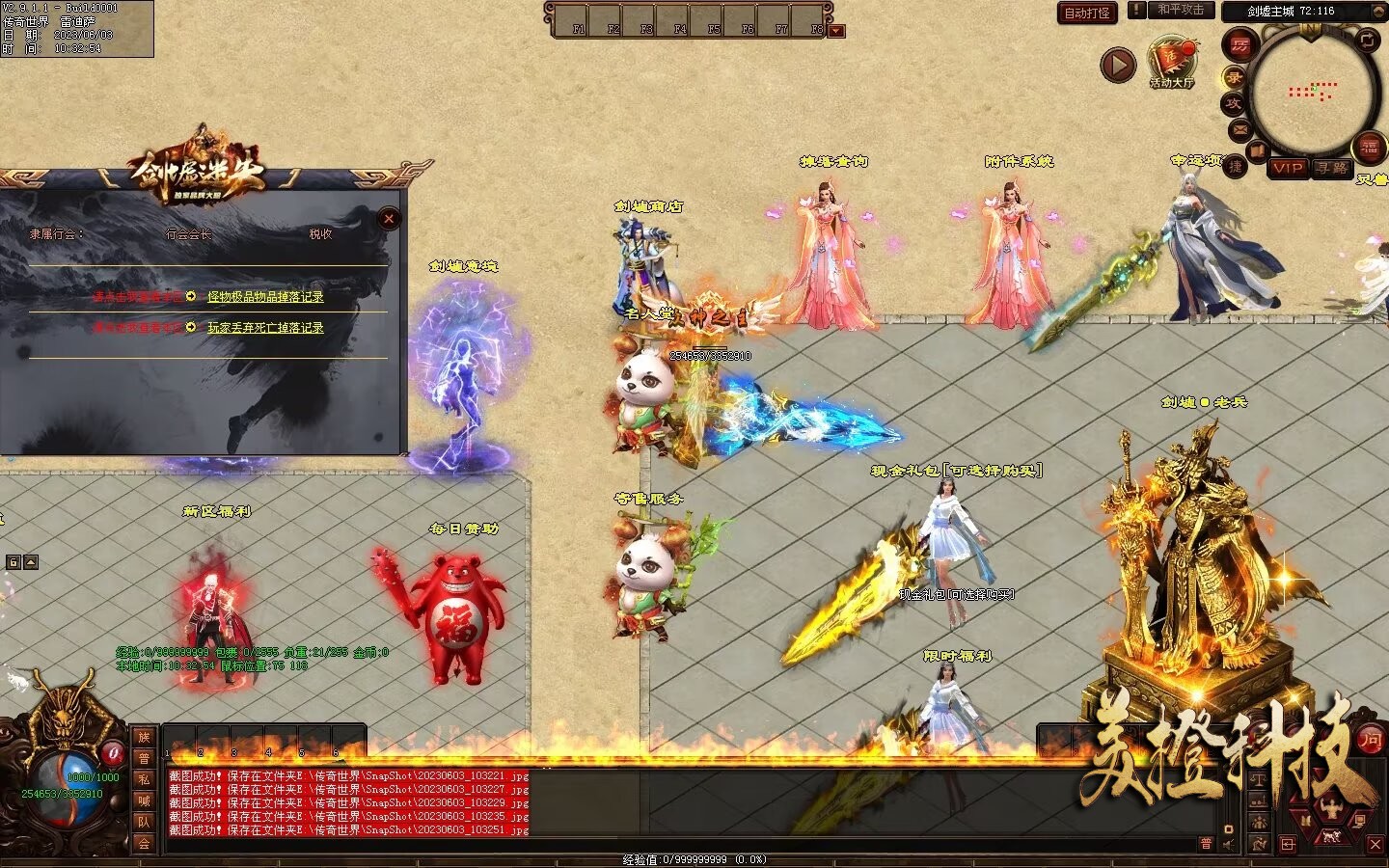Screen dimensions: 1389x868
Task: Click the X button in bottom-right menu
Action: (1375, 844)
